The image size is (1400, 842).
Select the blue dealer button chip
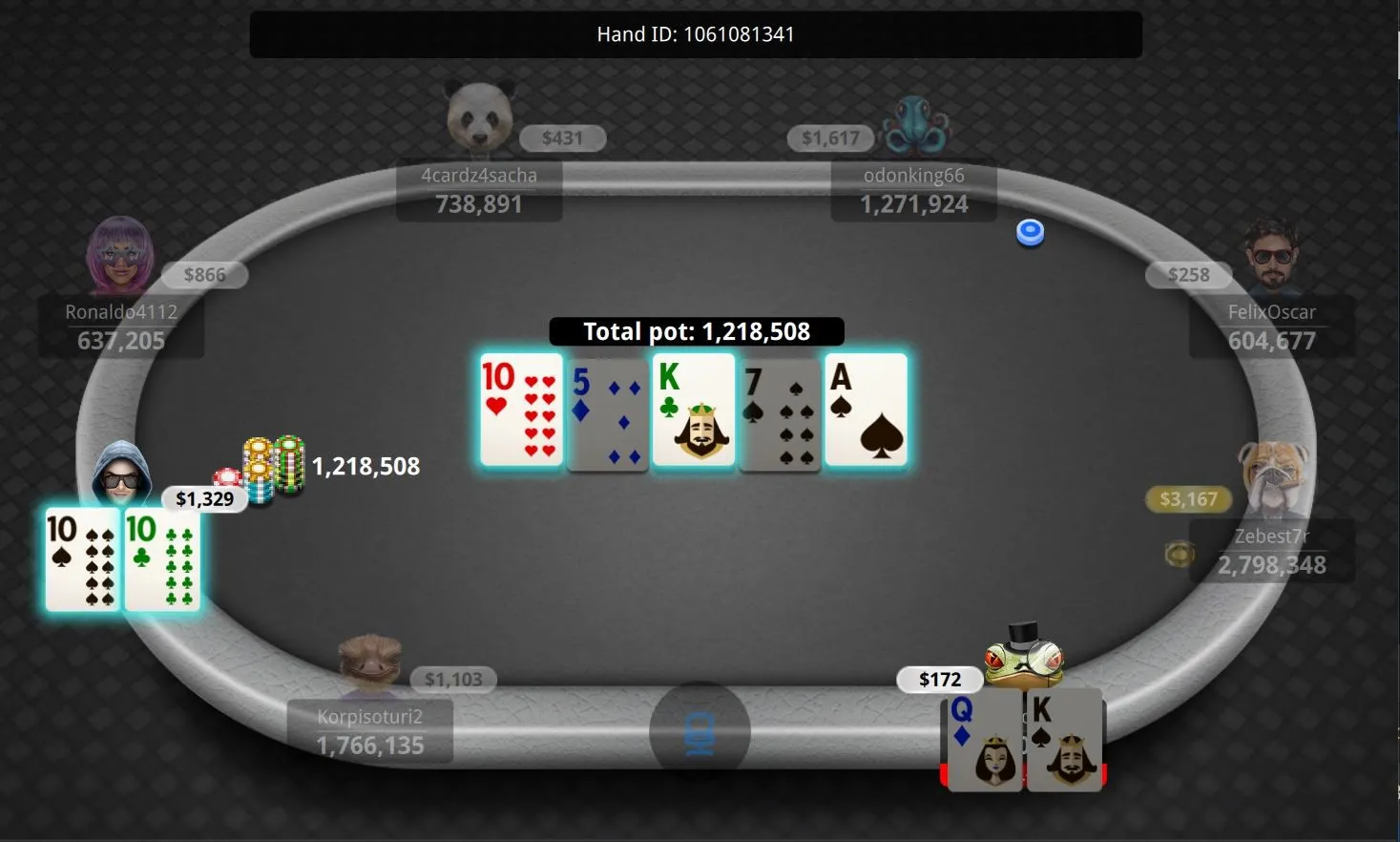click(x=1030, y=232)
